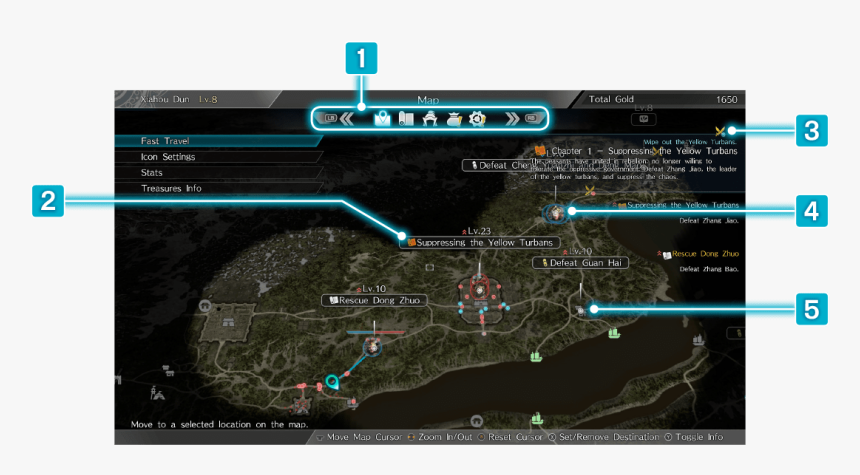Image resolution: width=860 pixels, height=475 pixels.
Task: Select the teal destination pin on the map
Action: (332, 380)
